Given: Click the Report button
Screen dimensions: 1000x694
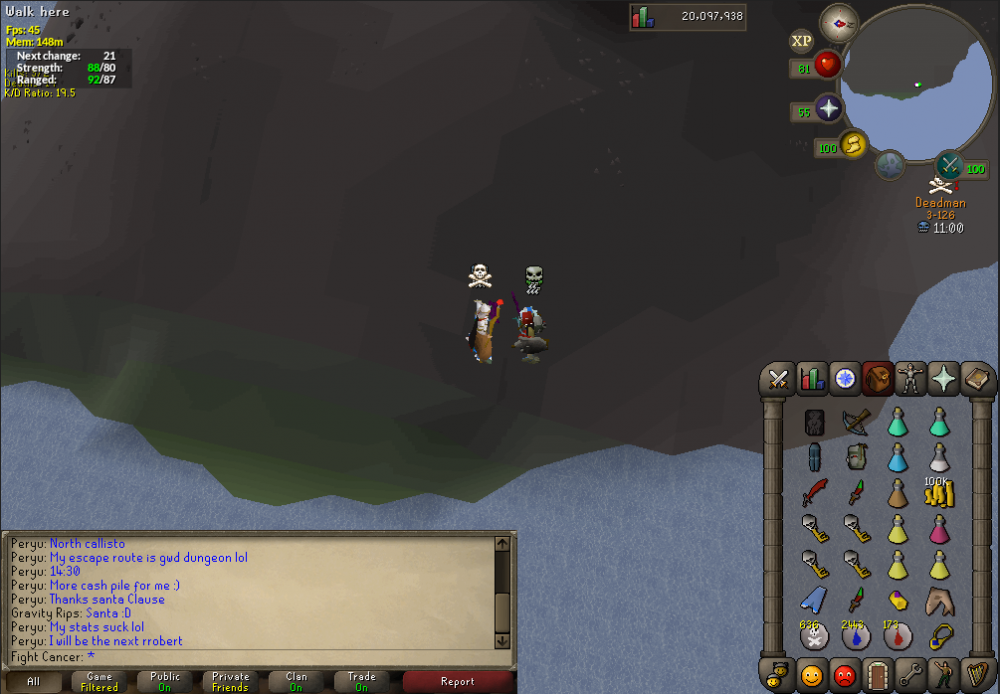Looking at the screenshot, I should (x=457, y=681).
